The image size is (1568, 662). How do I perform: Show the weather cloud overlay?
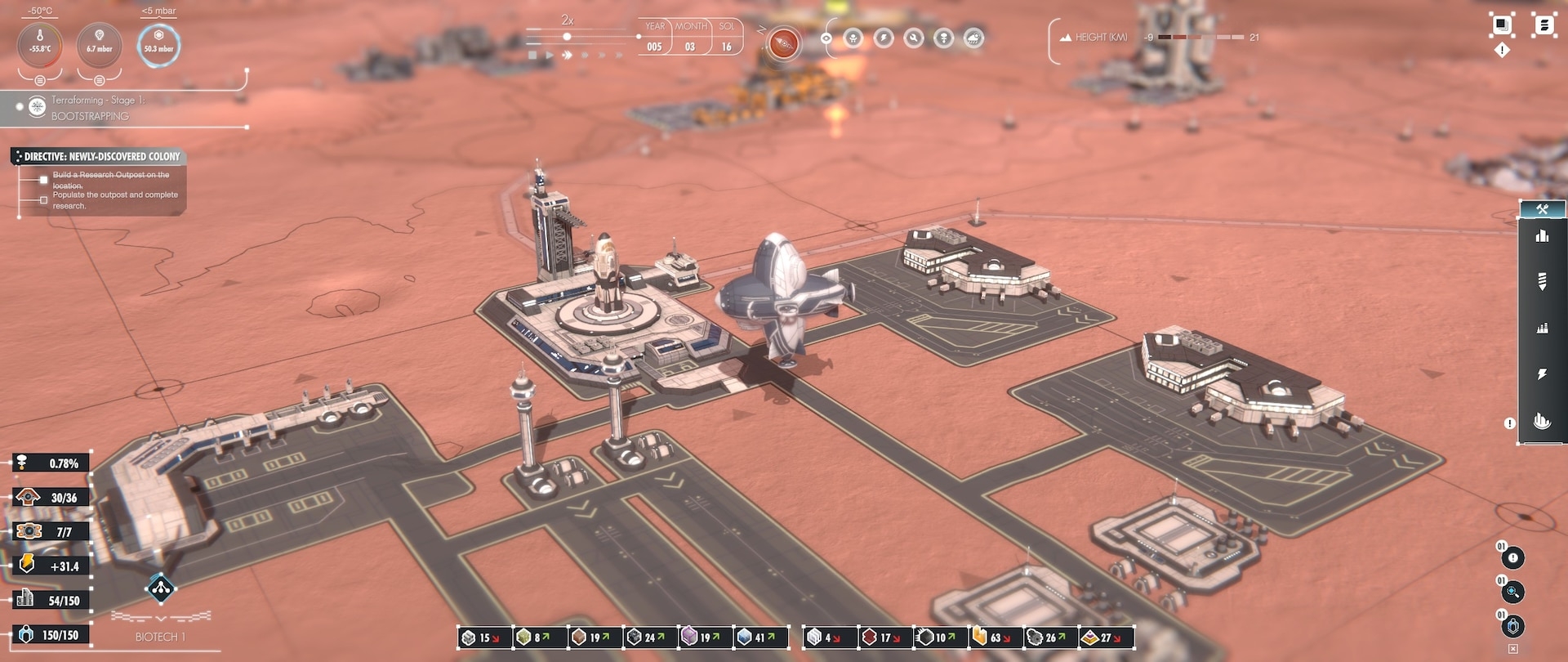pos(973,38)
